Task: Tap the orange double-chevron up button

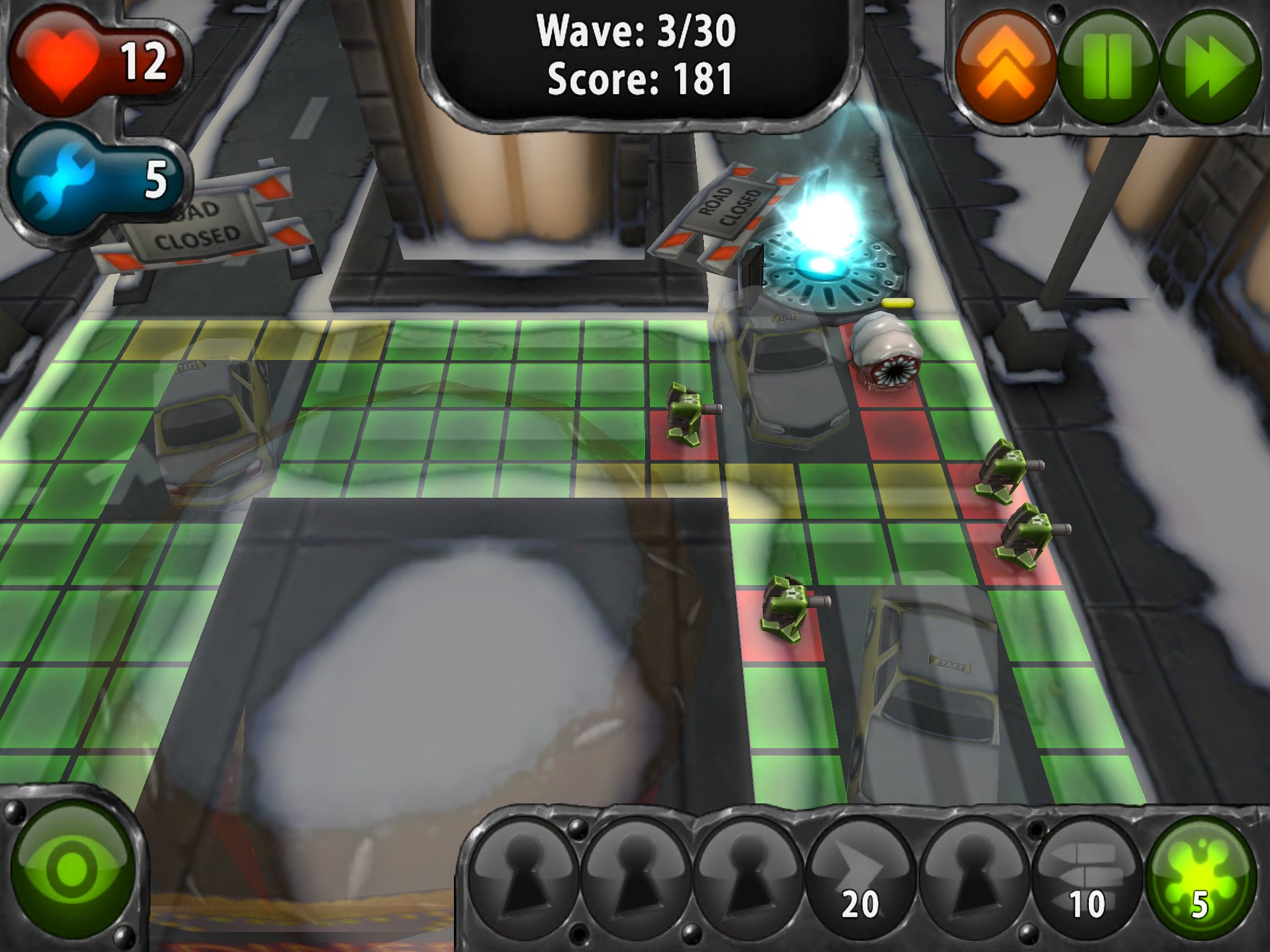Action: coord(1005,67)
